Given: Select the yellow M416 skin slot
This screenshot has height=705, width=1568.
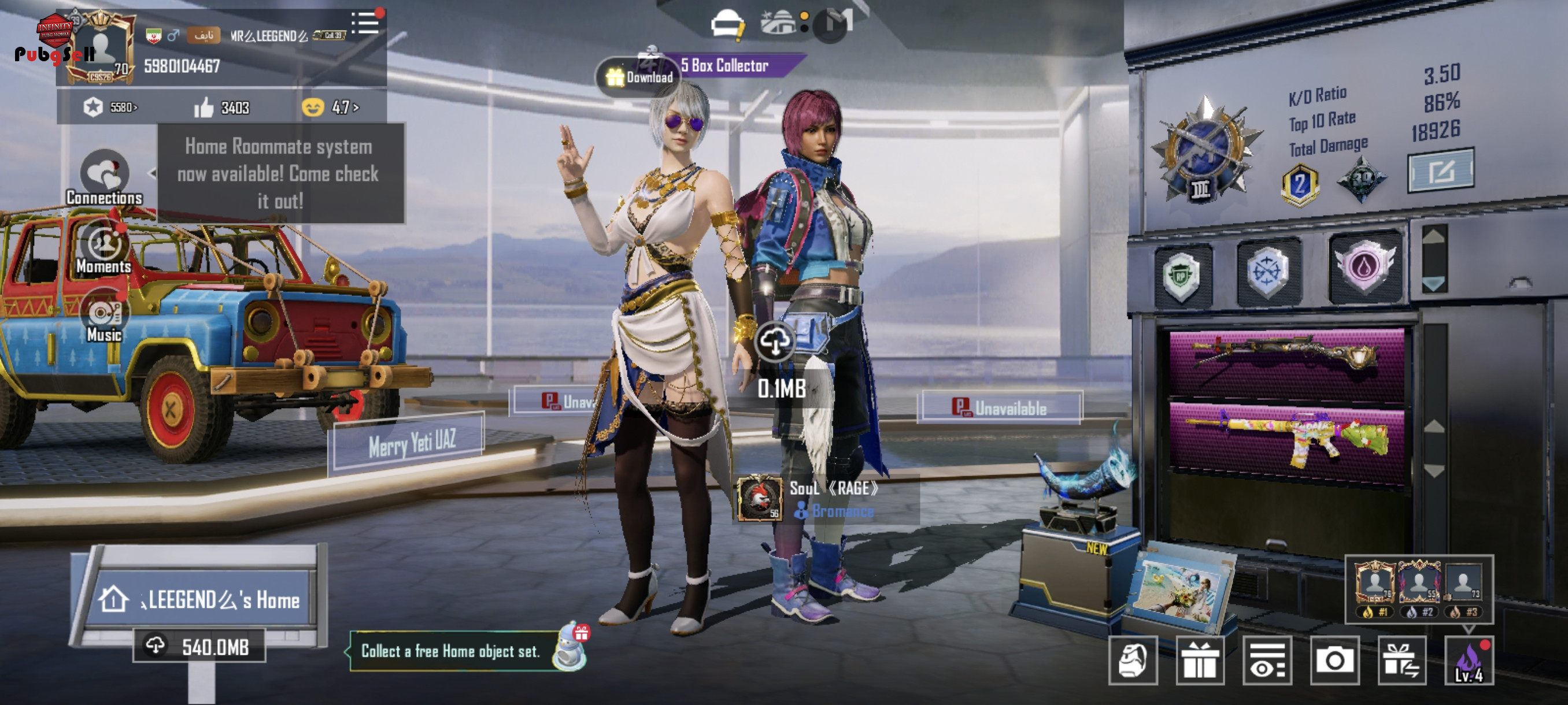Looking at the screenshot, I should 1286,440.
